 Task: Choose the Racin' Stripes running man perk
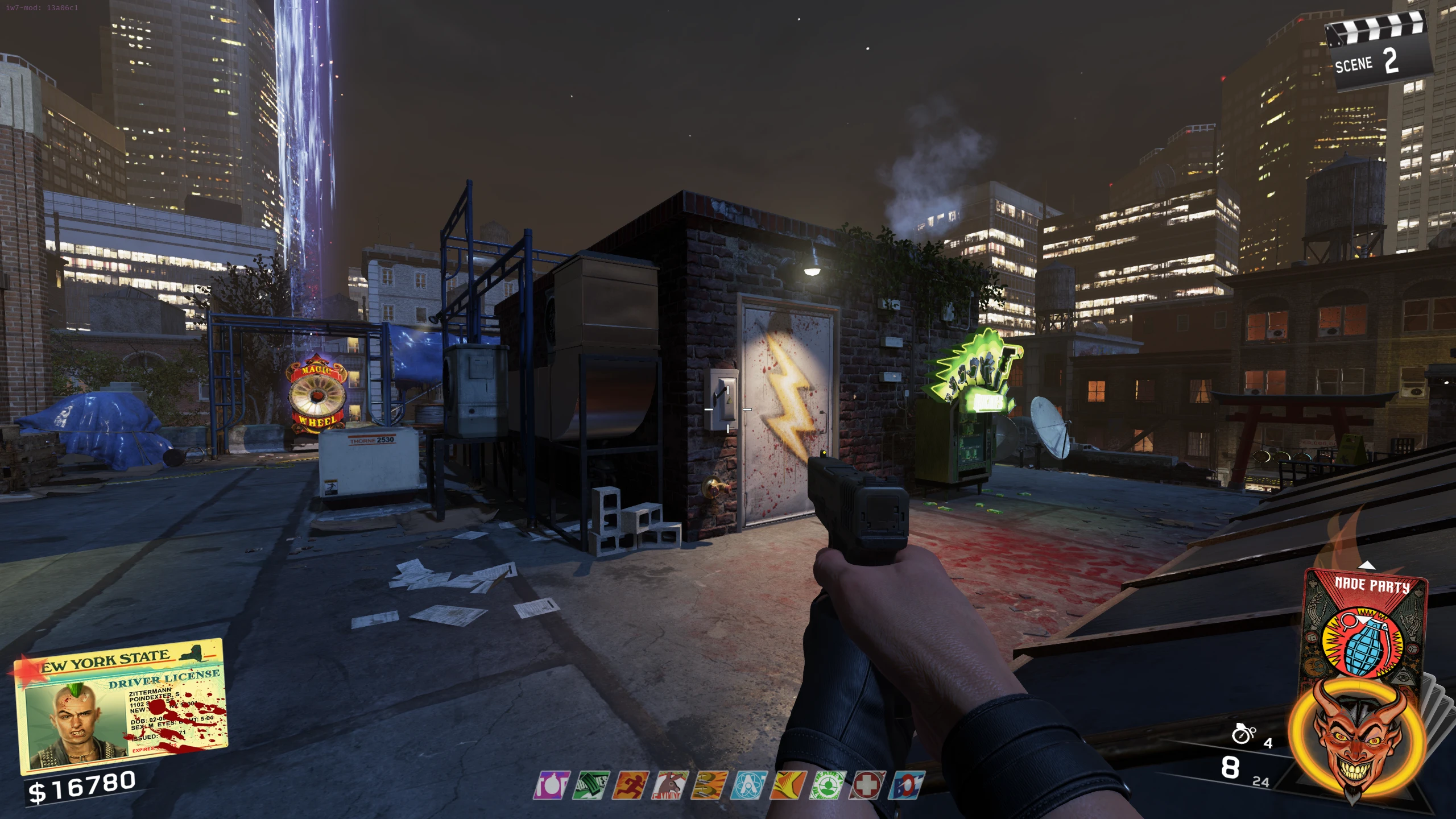(x=631, y=785)
